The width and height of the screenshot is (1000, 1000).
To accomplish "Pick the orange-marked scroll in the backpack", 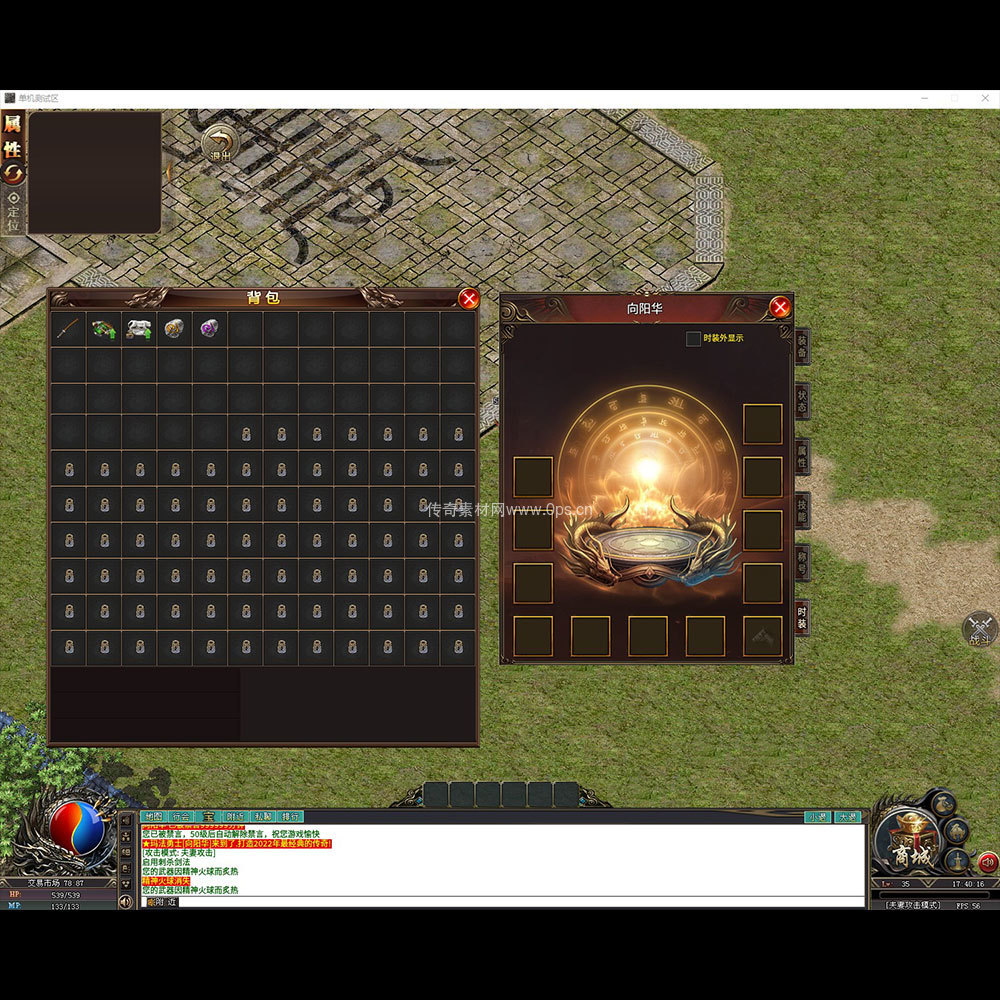I will click(174, 328).
